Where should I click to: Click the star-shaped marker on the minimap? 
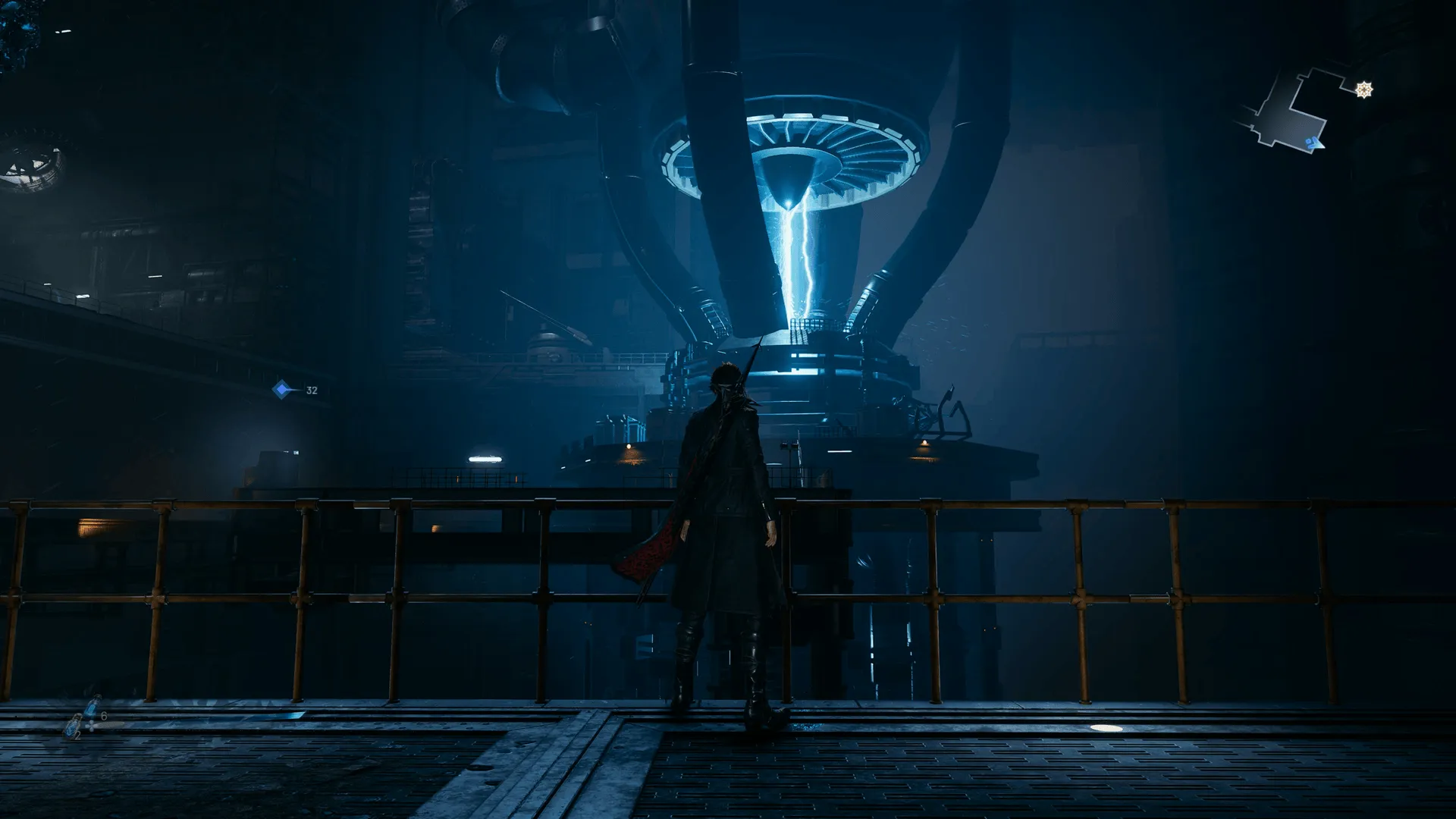1364,90
